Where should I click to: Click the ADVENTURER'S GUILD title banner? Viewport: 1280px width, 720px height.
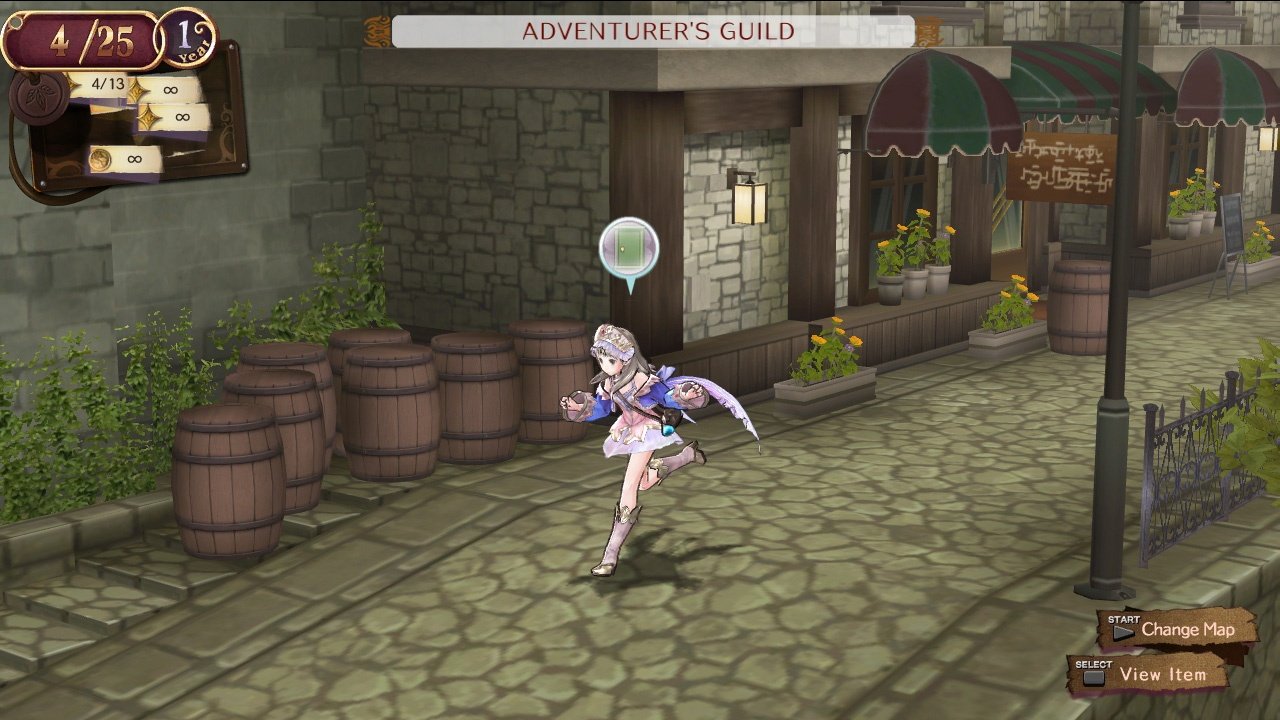tap(655, 32)
